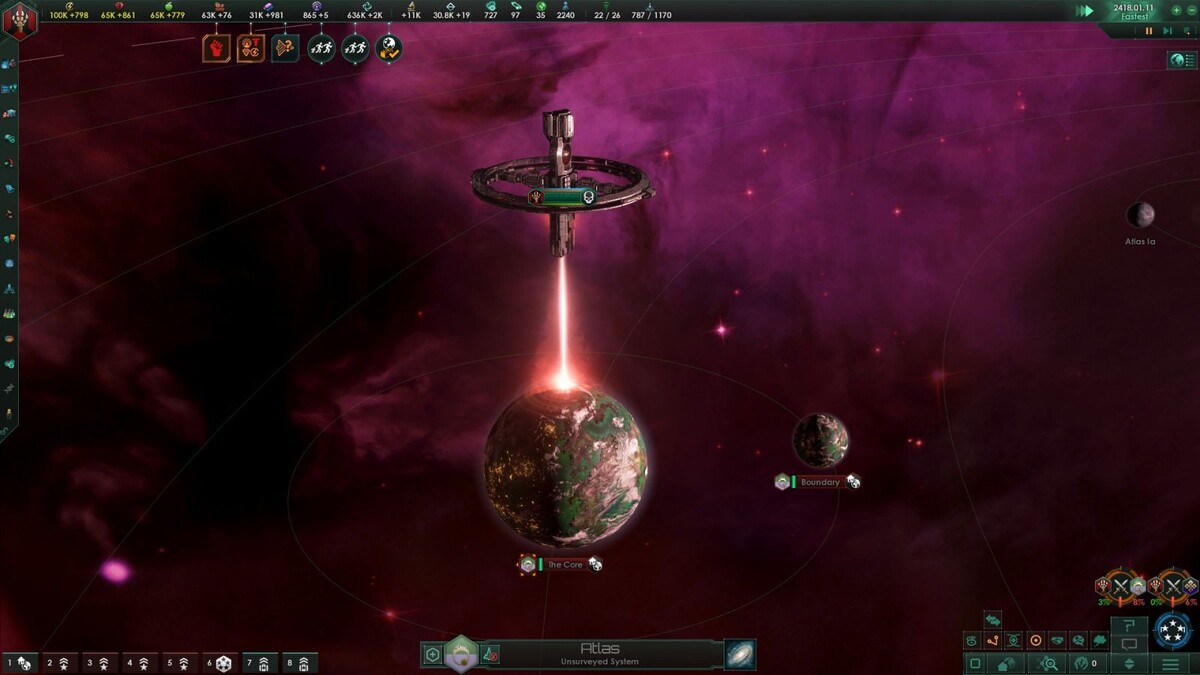Open the help question-mark button

click(1129, 625)
